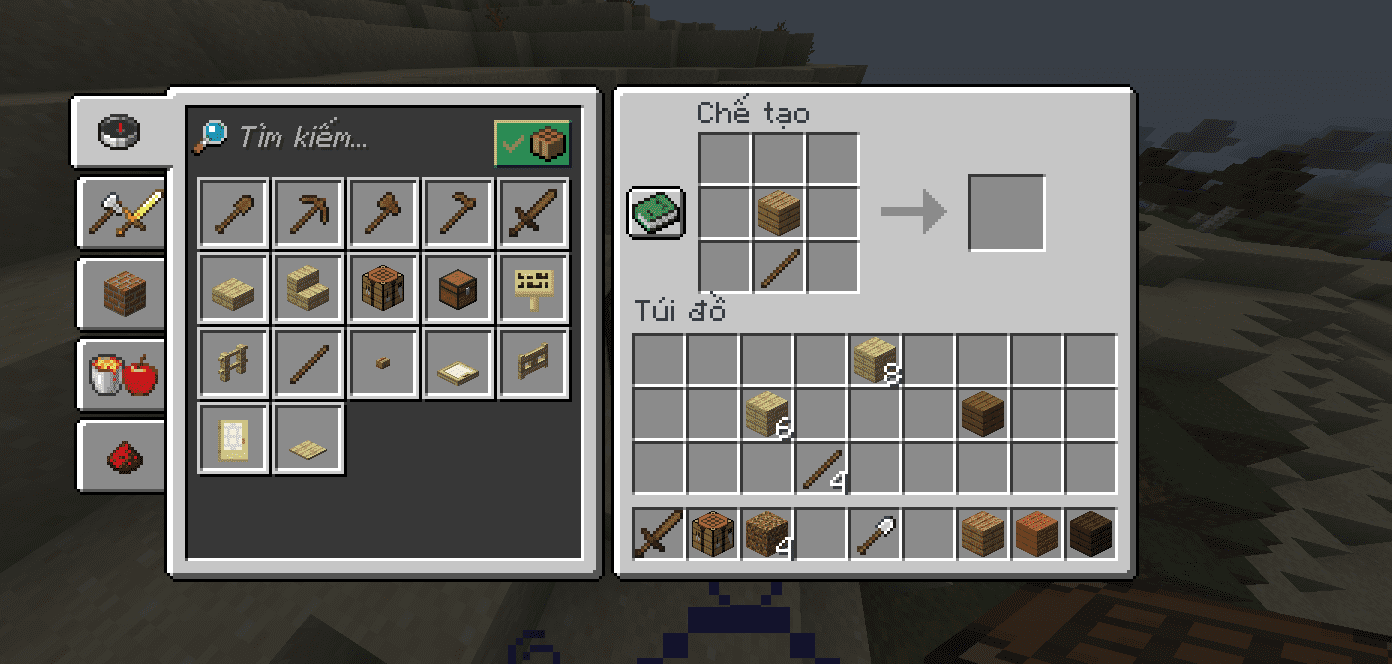Switch to the building blocks tab
Viewport: 1392px width, 664px height.
pos(121,294)
